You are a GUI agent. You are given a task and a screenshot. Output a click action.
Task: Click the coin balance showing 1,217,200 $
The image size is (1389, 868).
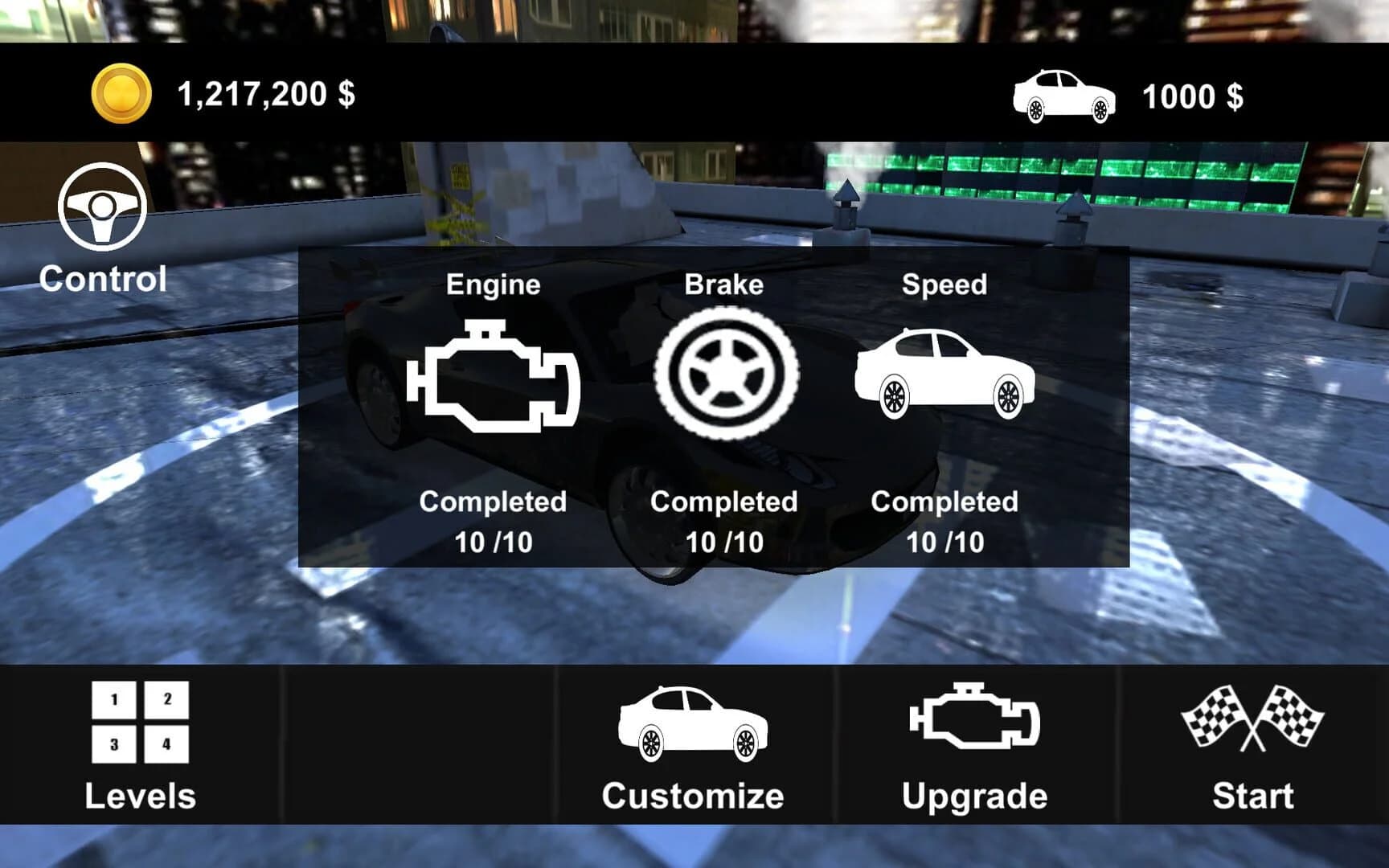[x=265, y=96]
